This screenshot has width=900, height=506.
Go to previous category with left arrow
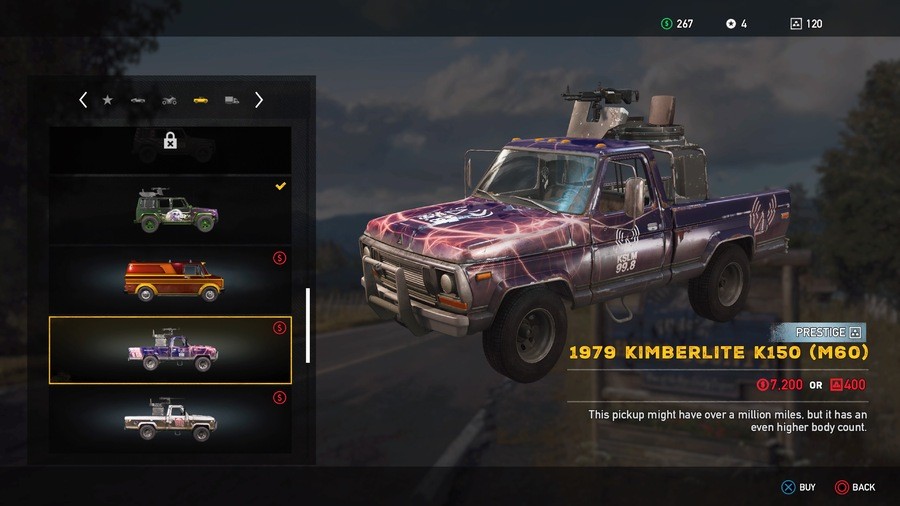83,100
